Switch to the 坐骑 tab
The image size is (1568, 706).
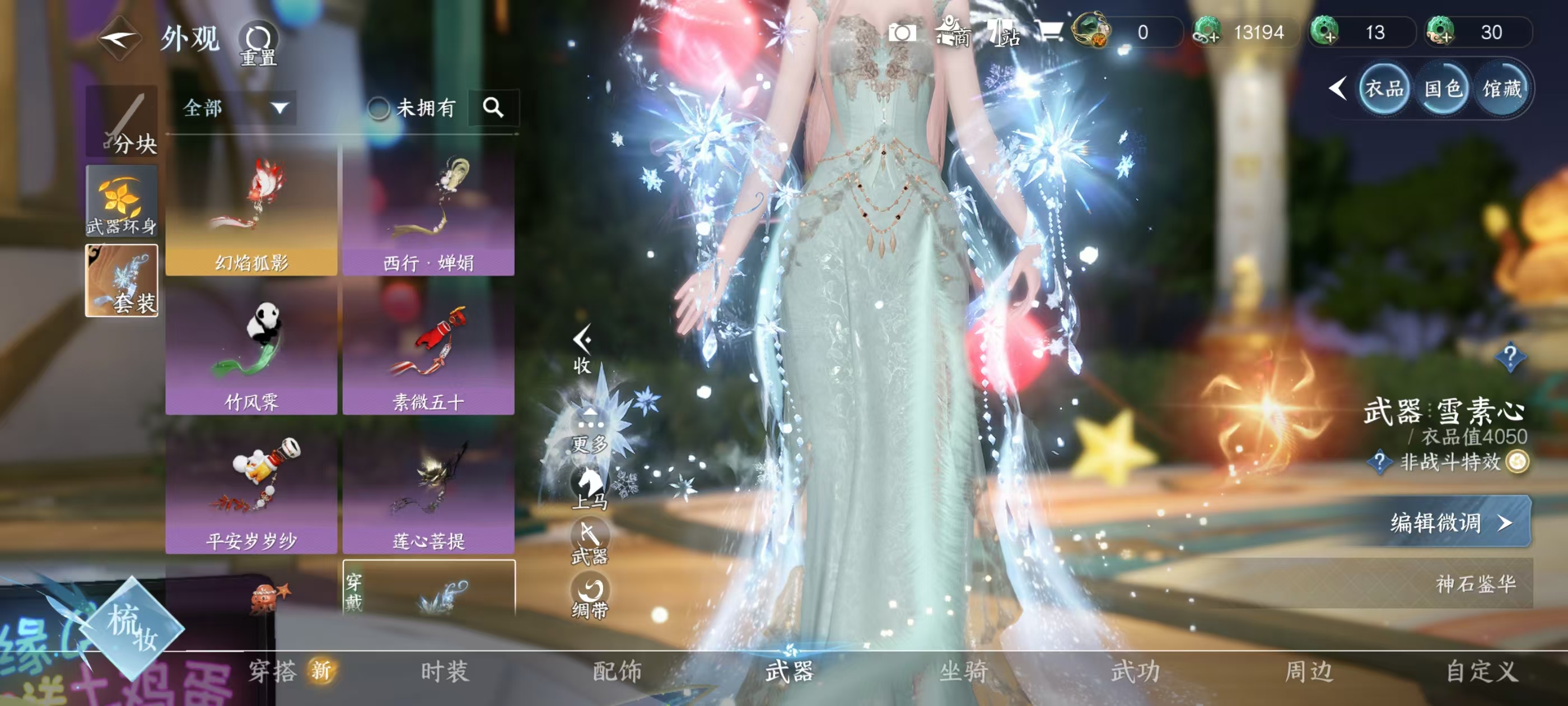963,671
